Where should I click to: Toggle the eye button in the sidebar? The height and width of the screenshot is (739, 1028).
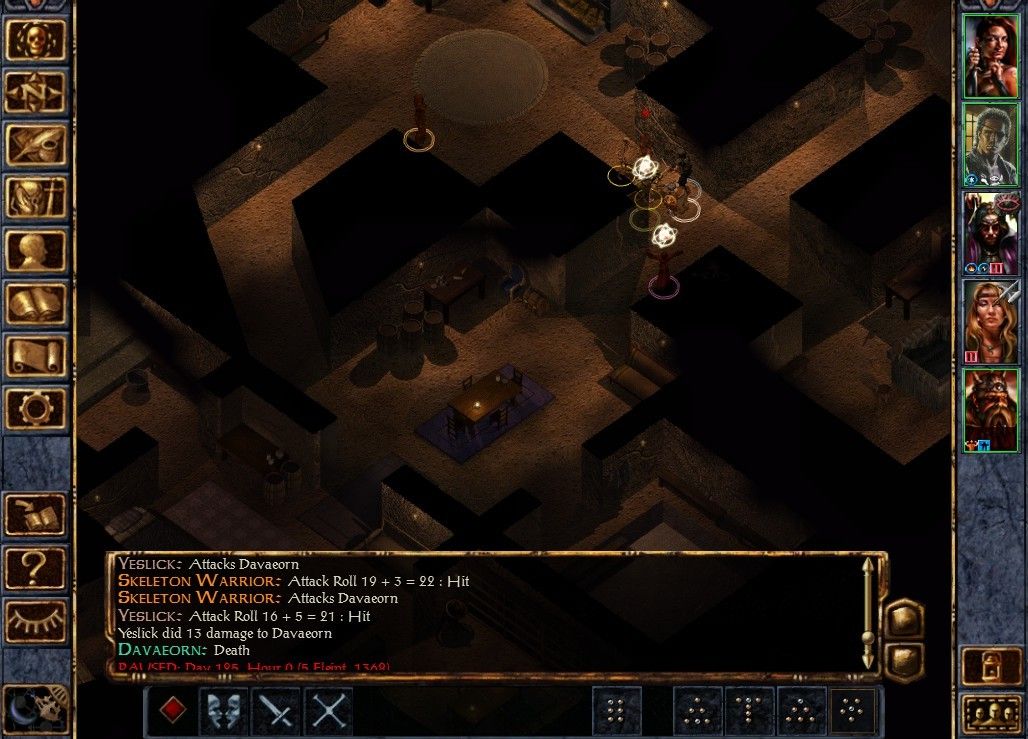36,620
